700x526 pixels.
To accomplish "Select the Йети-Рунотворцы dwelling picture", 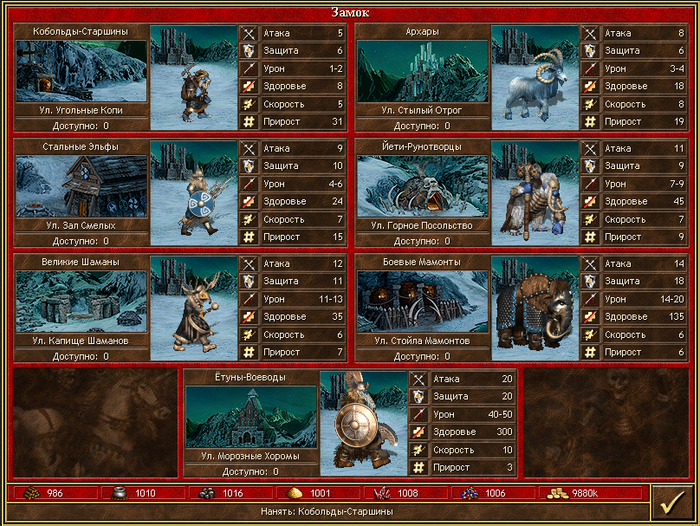I will (x=422, y=186).
